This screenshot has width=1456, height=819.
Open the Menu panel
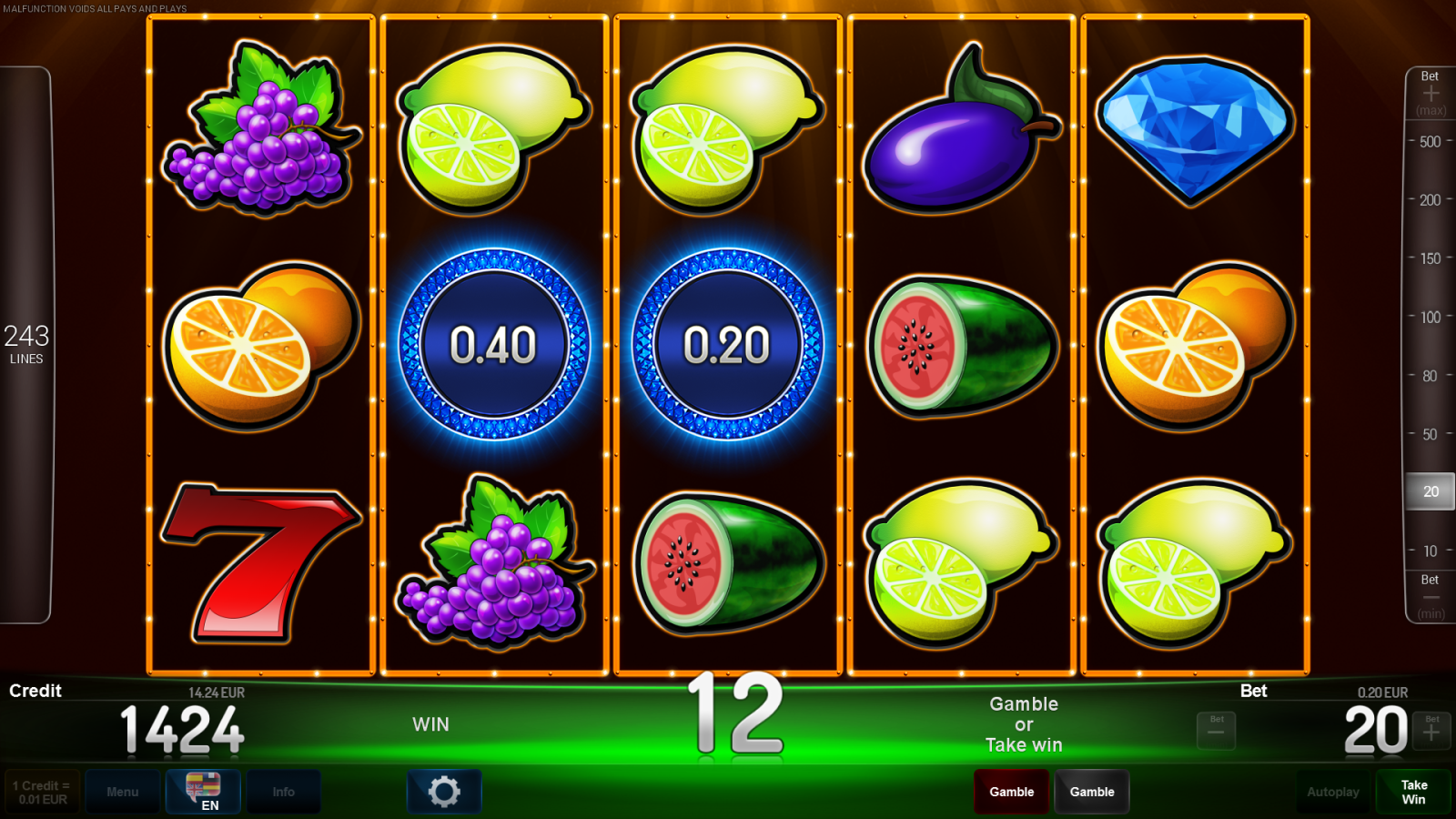point(123,792)
